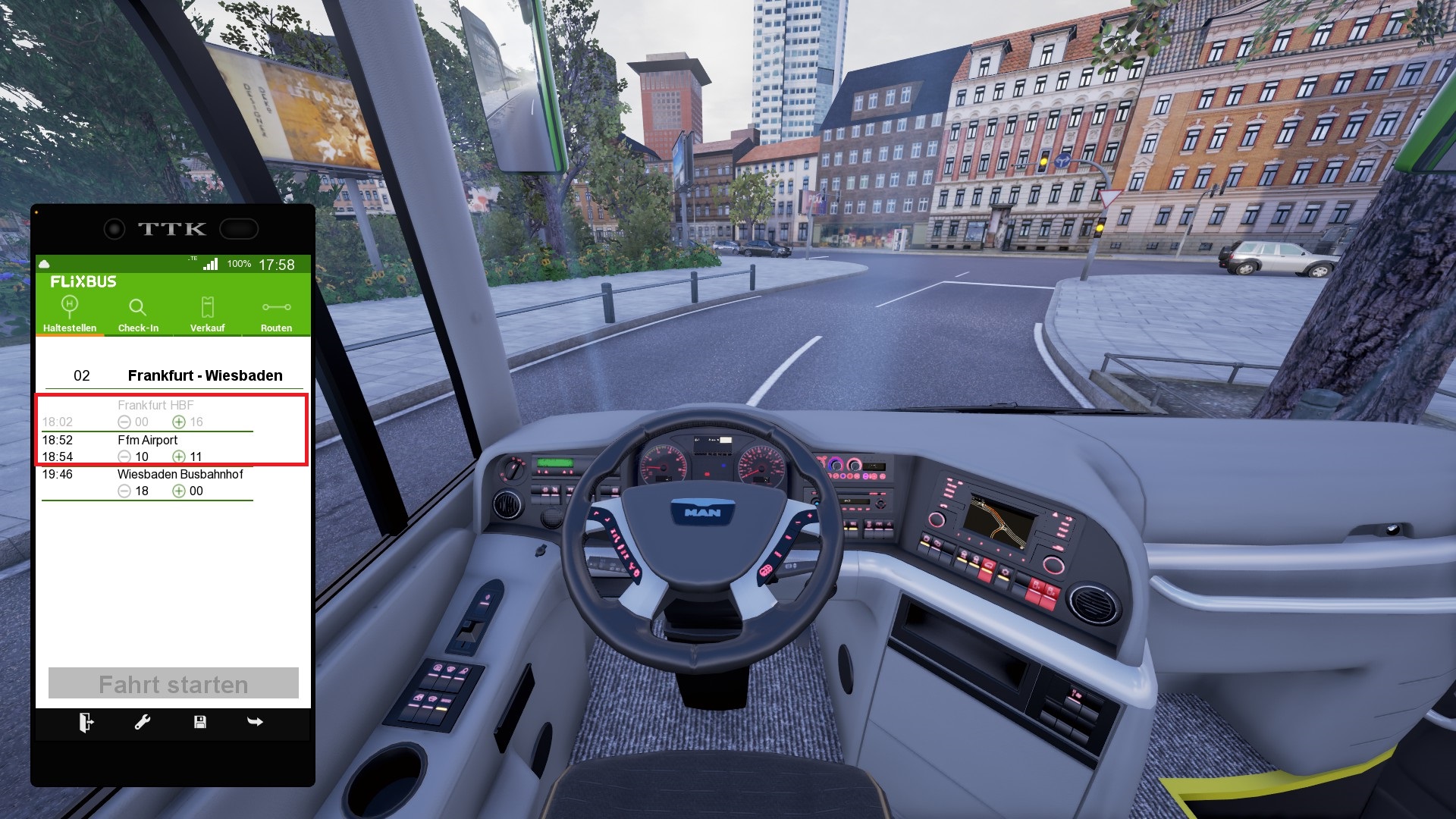Click the Fahrt starten button
The height and width of the screenshot is (819, 1456).
click(174, 683)
